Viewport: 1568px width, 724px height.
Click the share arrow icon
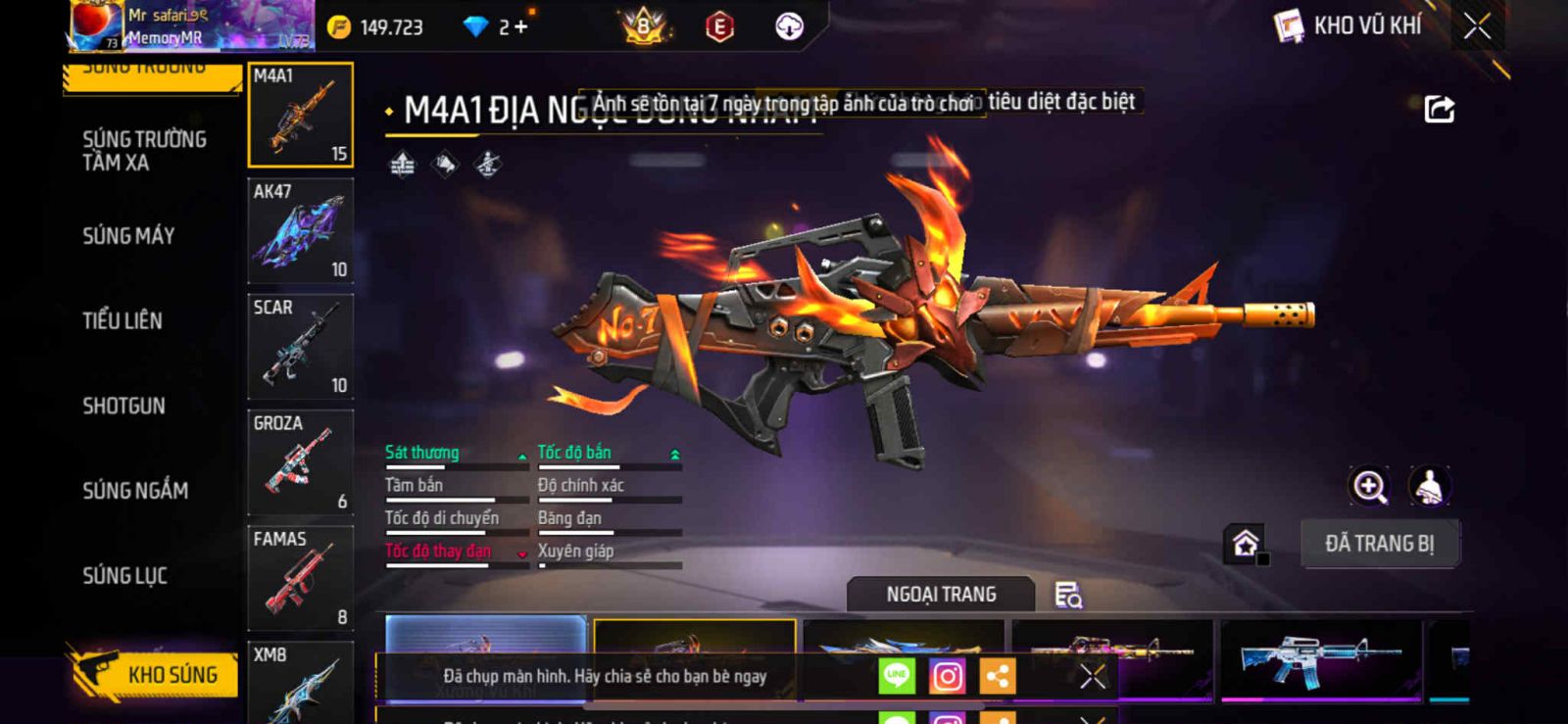coord(1439,109)
